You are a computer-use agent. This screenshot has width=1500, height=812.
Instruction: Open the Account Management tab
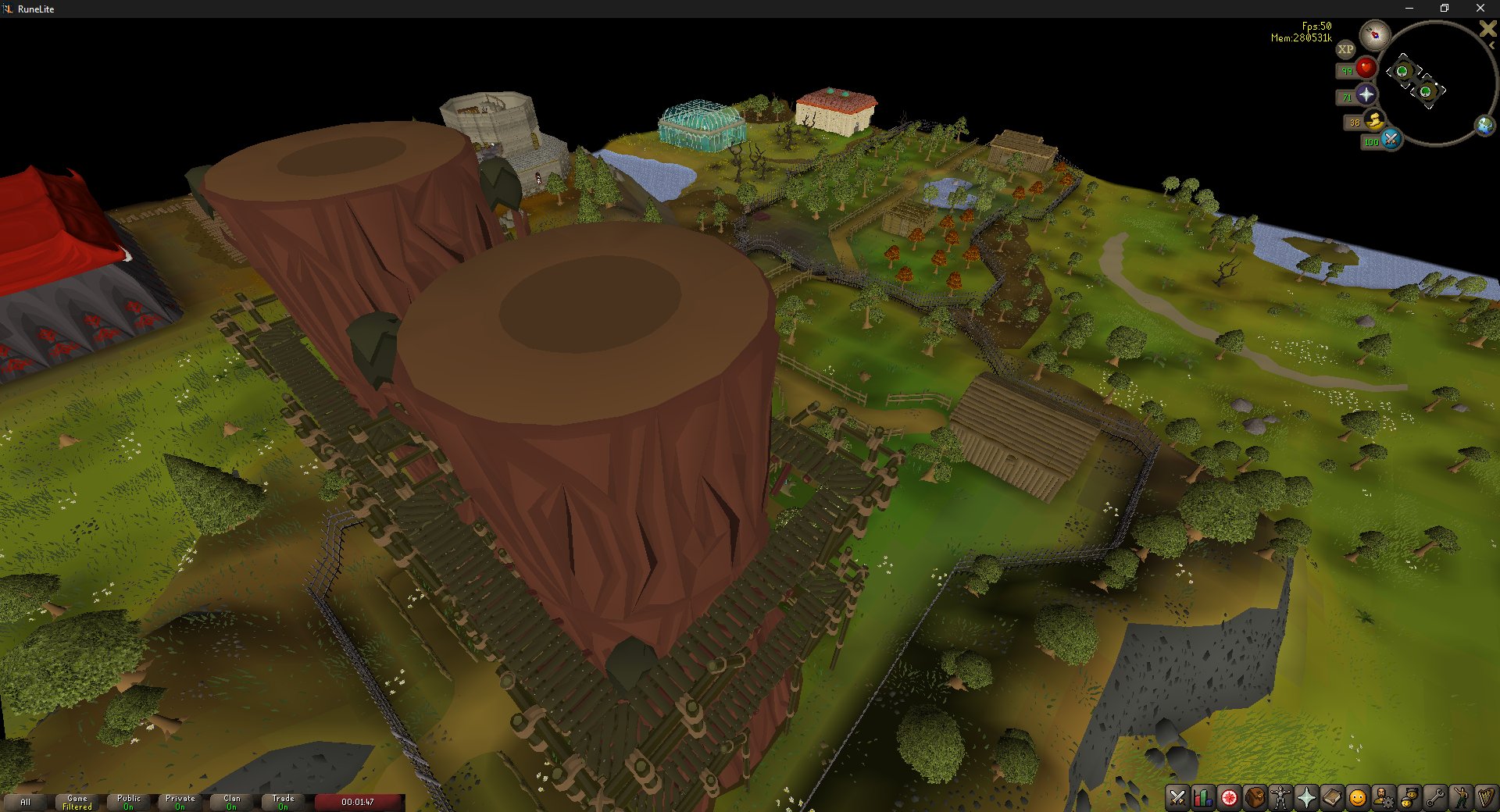coord(1383,799)
